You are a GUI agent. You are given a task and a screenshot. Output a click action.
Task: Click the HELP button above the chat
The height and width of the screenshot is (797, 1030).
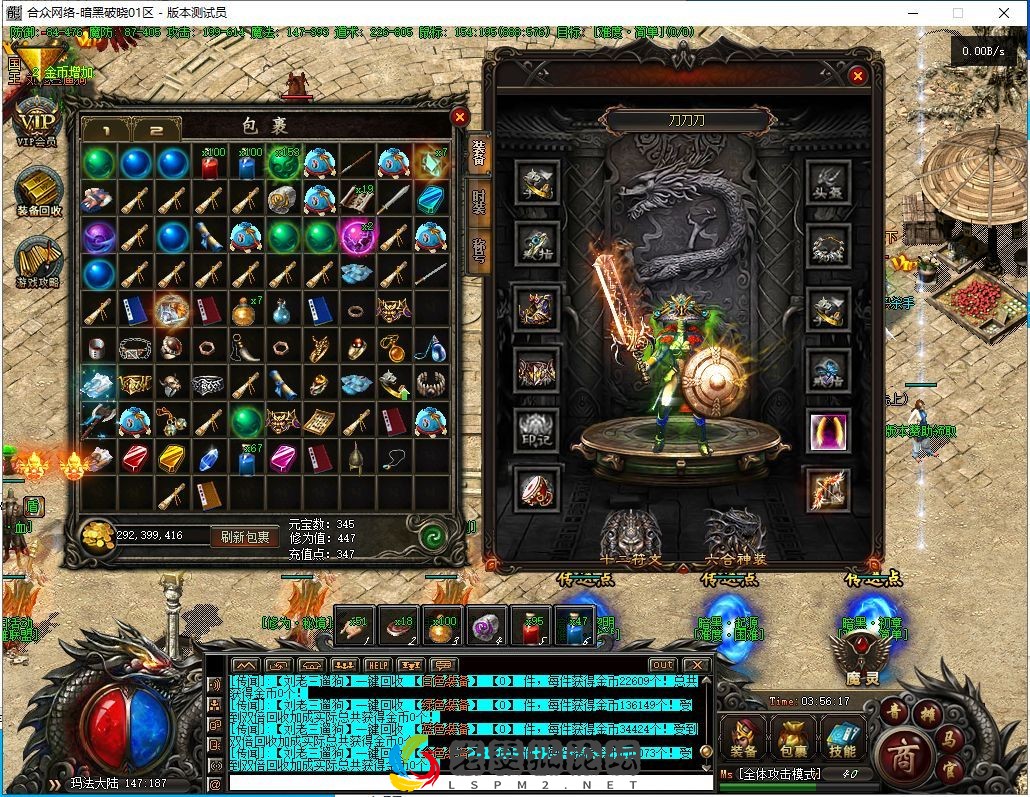coord(377,665)
